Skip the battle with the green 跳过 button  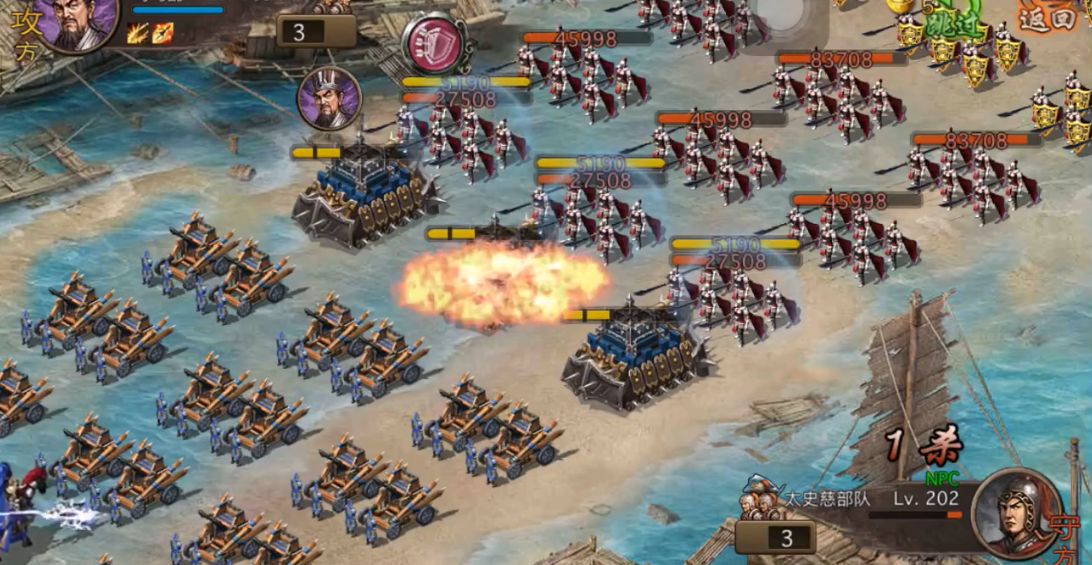point(953,24)
